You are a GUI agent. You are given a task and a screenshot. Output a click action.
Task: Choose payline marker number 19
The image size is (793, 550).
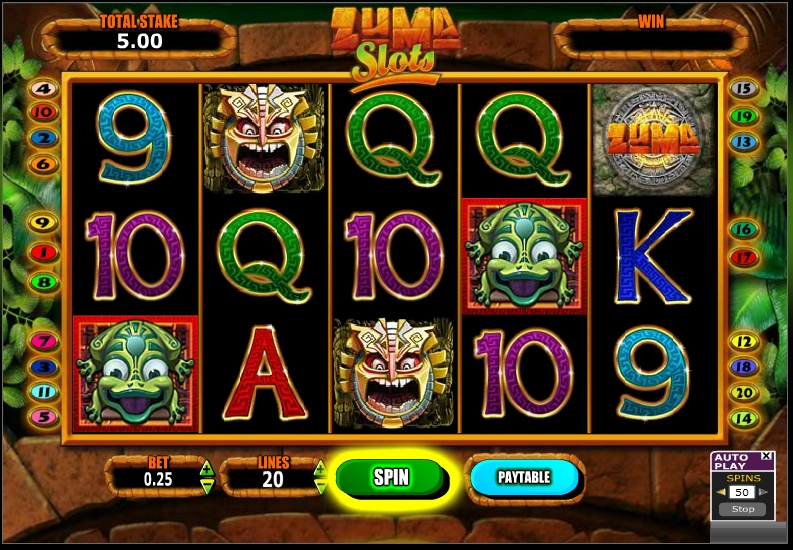click(x=743, y=116)
